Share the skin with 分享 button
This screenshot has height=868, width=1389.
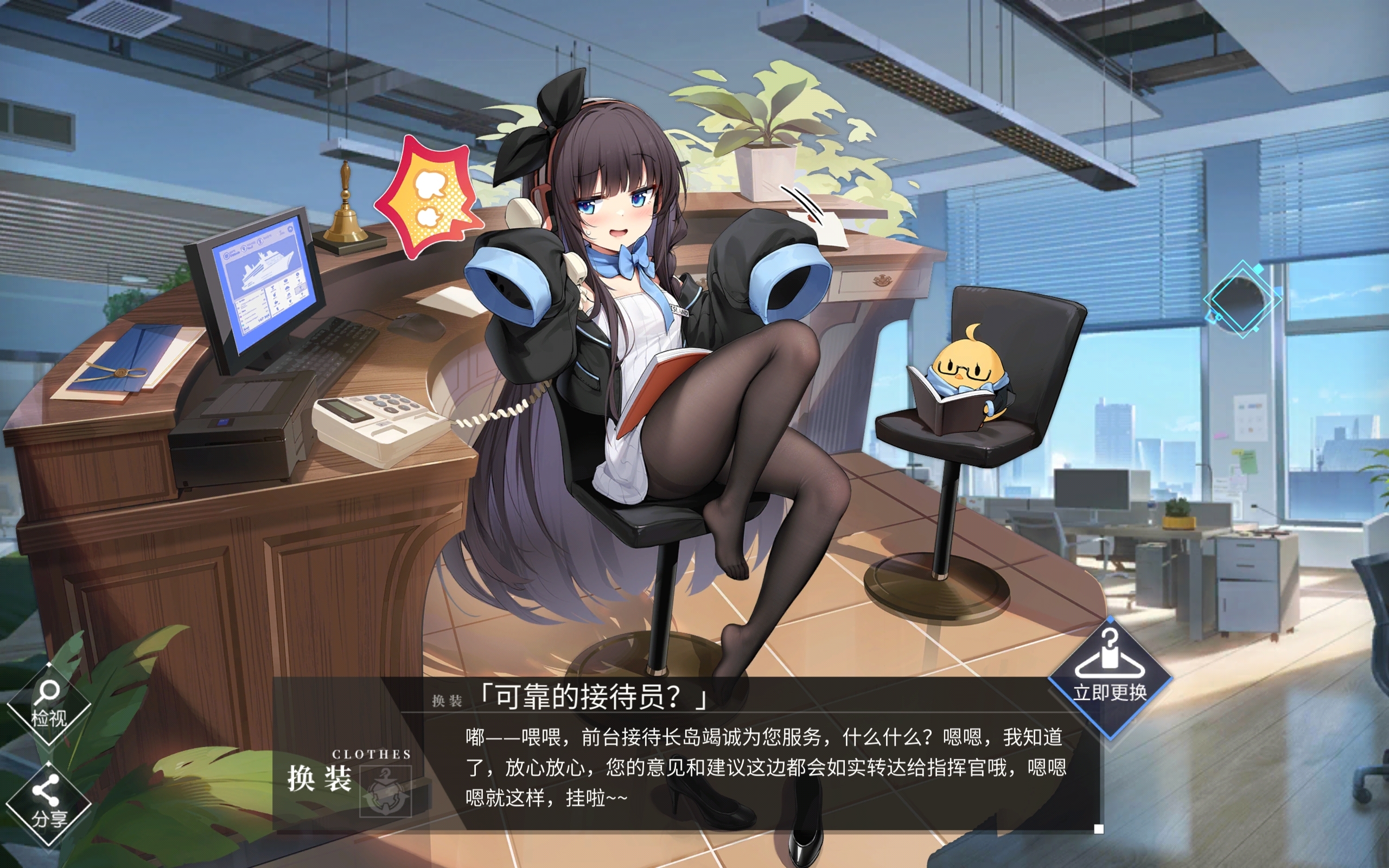click(x=48, y=802)
